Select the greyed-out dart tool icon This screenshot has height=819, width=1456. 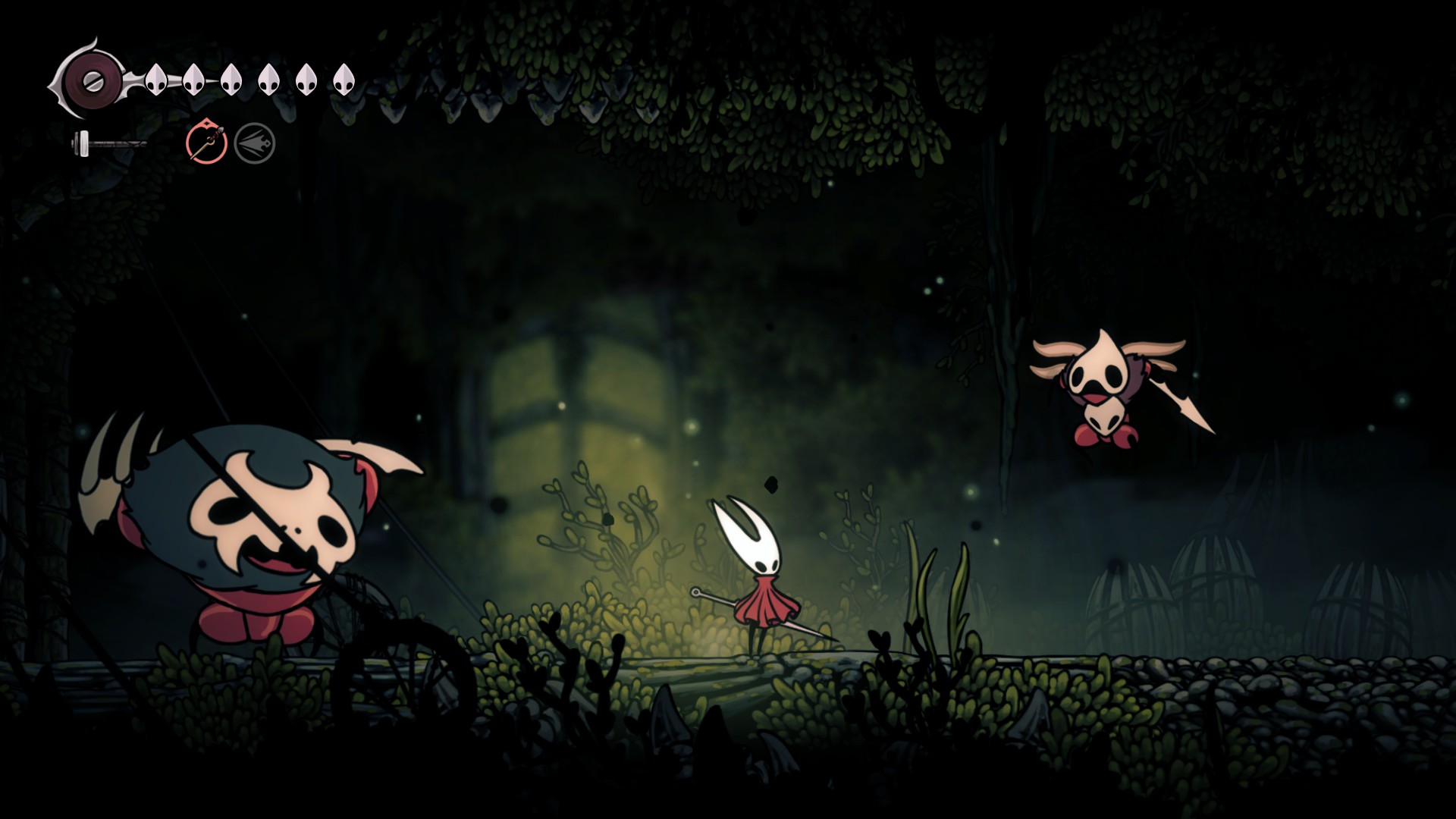coord(254,143)
